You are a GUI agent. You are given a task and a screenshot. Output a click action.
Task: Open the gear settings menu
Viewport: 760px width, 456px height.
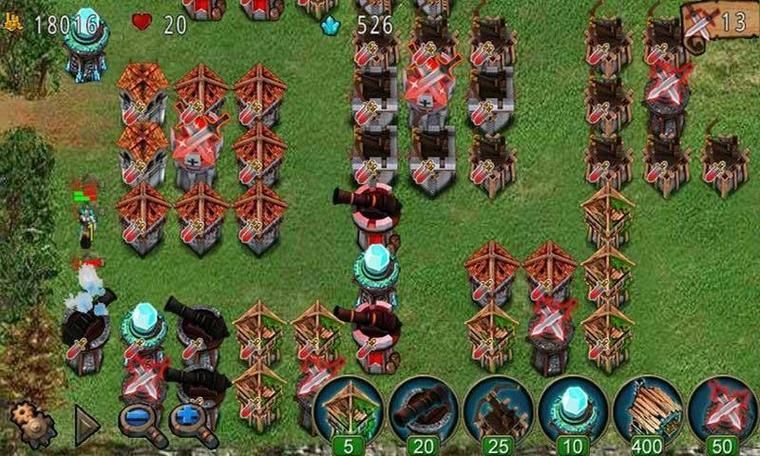[x=31, y=424]
